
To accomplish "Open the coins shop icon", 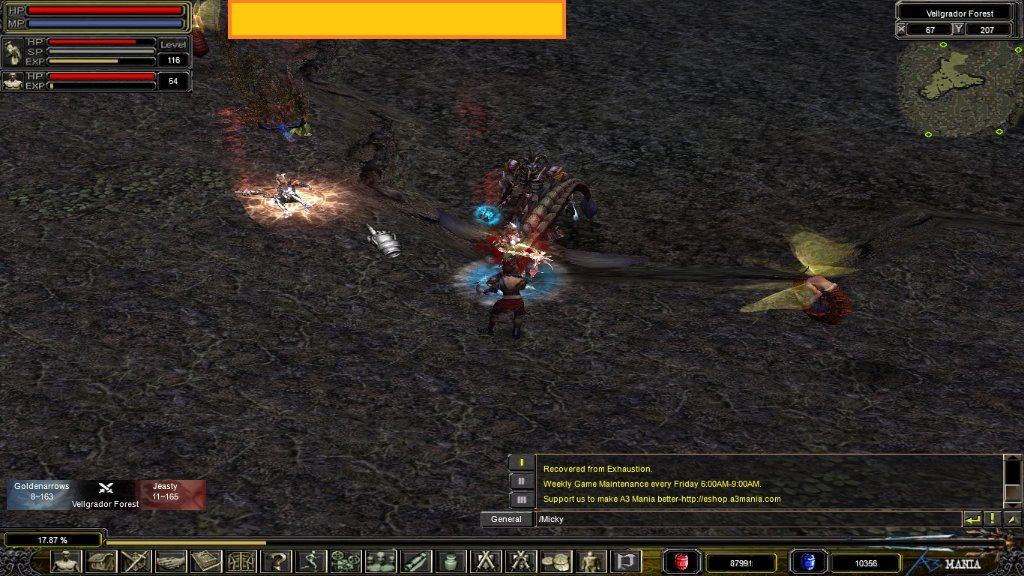I will [x=555, y=562].
